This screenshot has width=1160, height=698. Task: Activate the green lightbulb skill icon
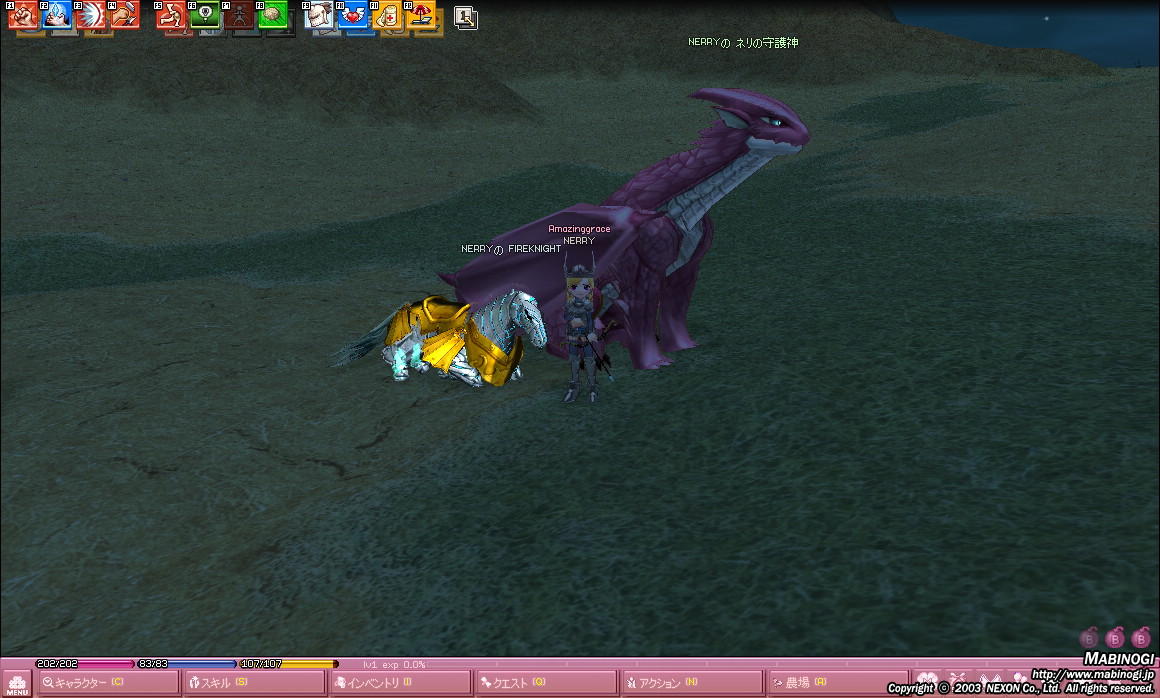(x=205, y=14)
